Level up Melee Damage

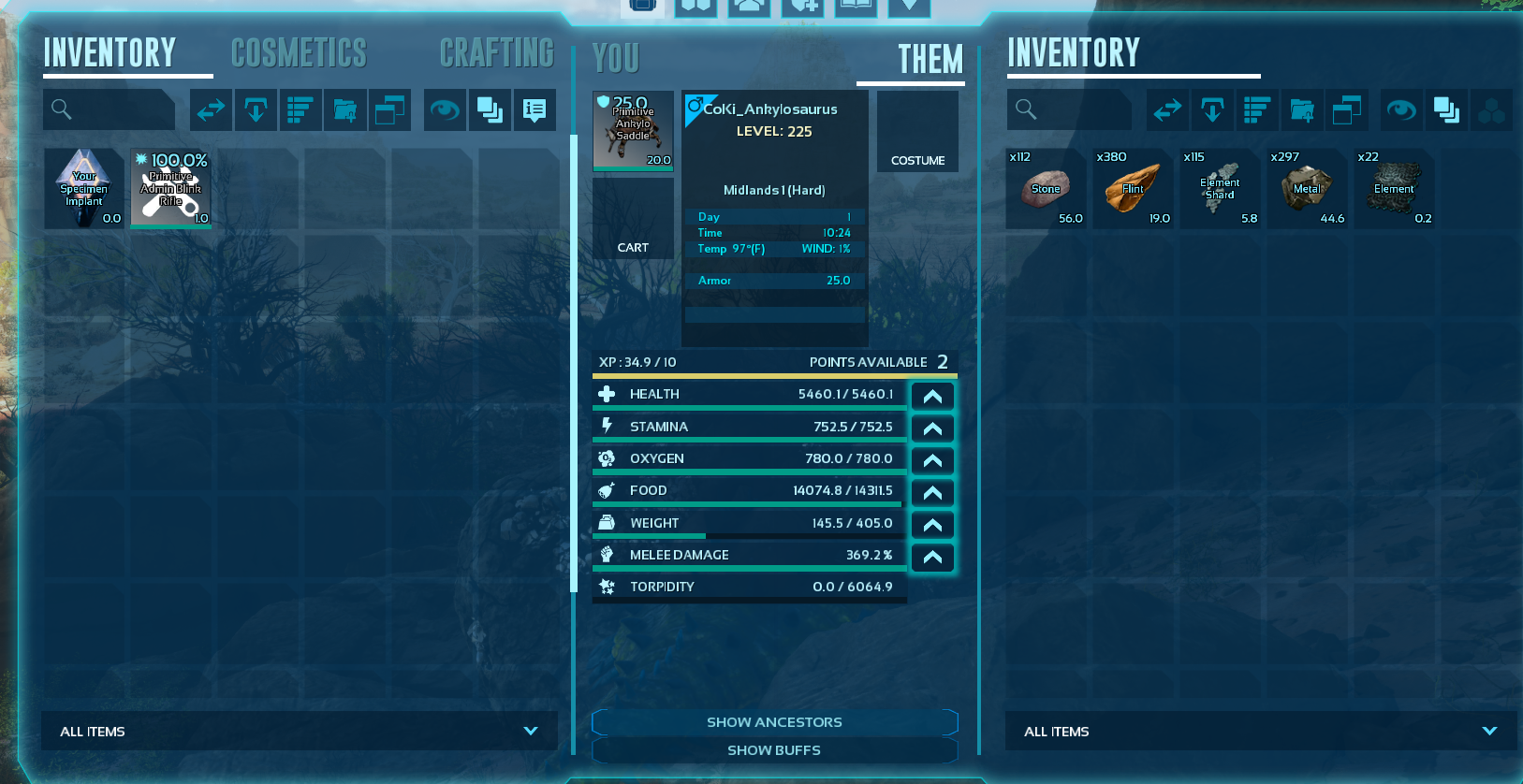click(x=932, y=557)
